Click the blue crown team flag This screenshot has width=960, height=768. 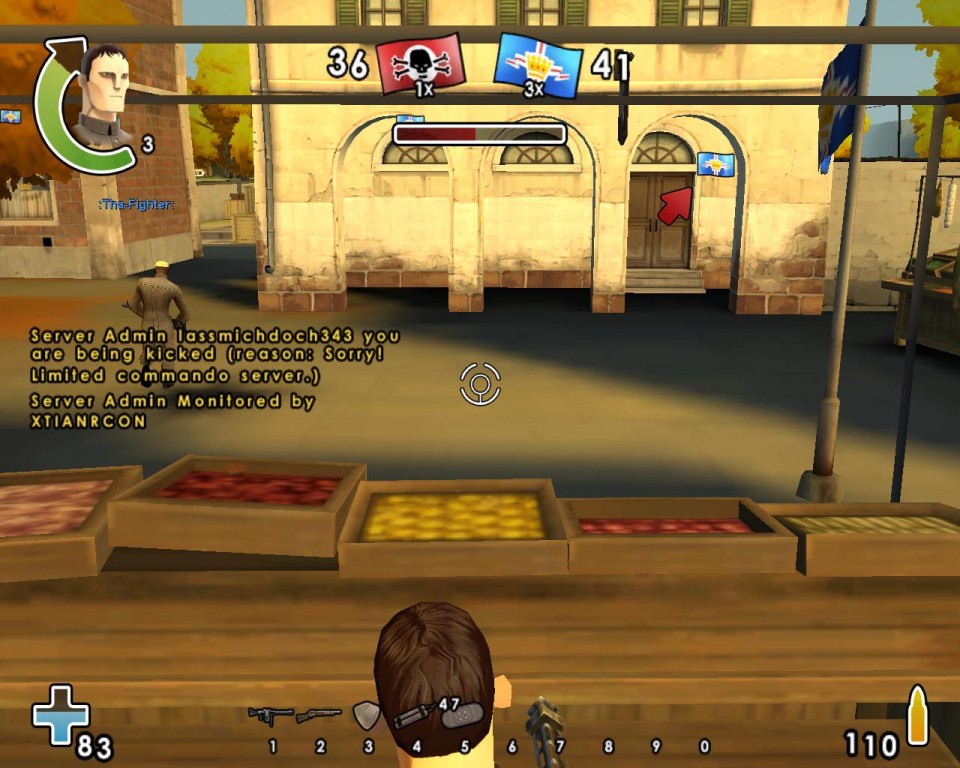click(537, 66)
